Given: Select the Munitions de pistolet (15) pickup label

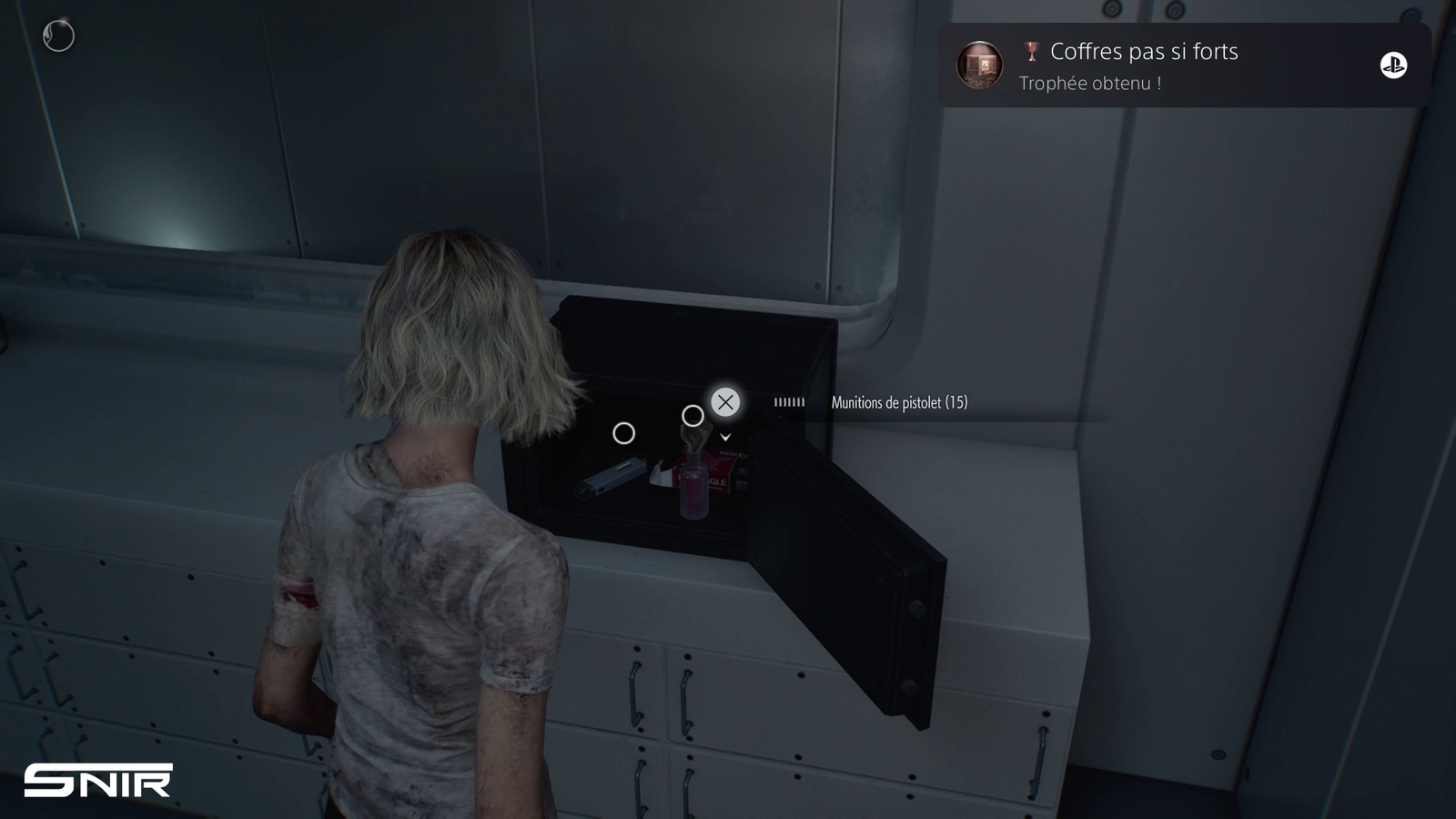Looking at the screenshot, I should 899,402.
